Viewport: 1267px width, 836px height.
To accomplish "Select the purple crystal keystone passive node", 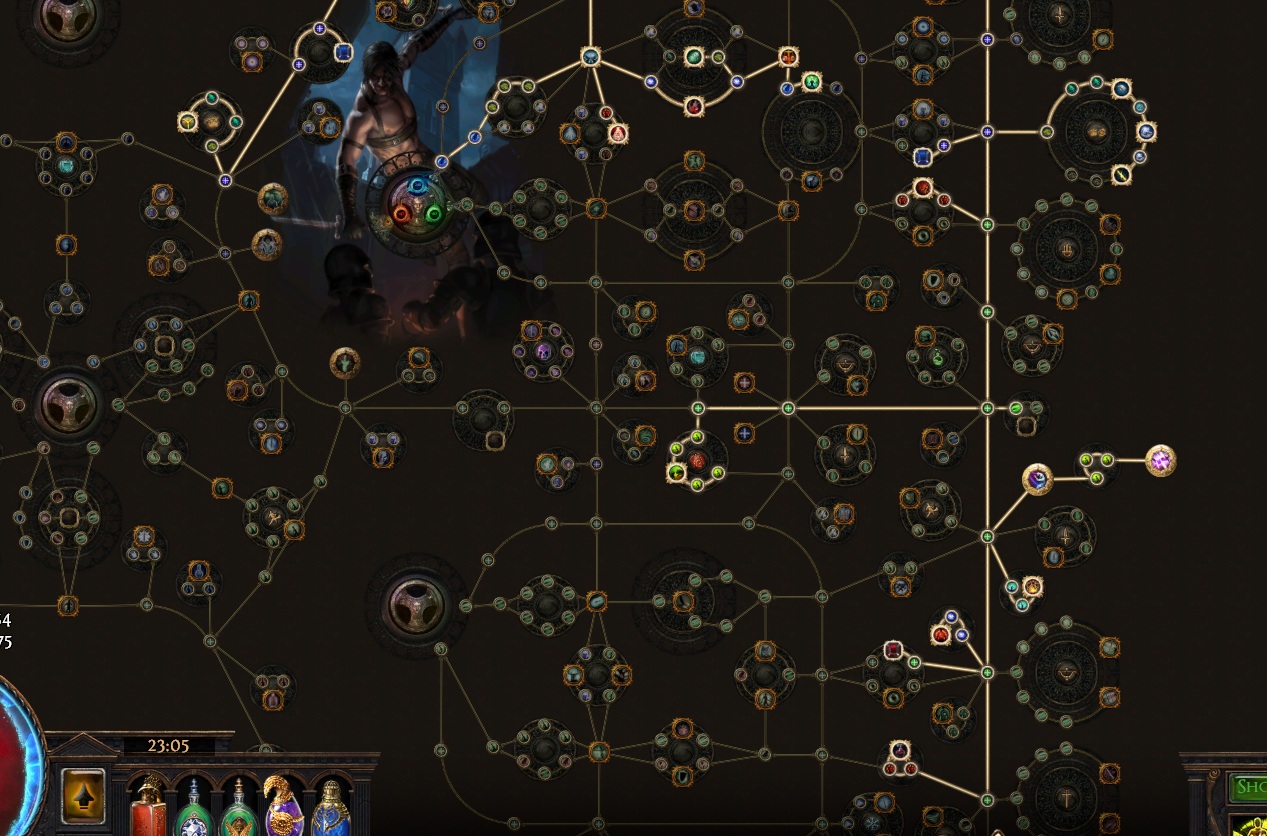I will click(x=1160, y=461).
